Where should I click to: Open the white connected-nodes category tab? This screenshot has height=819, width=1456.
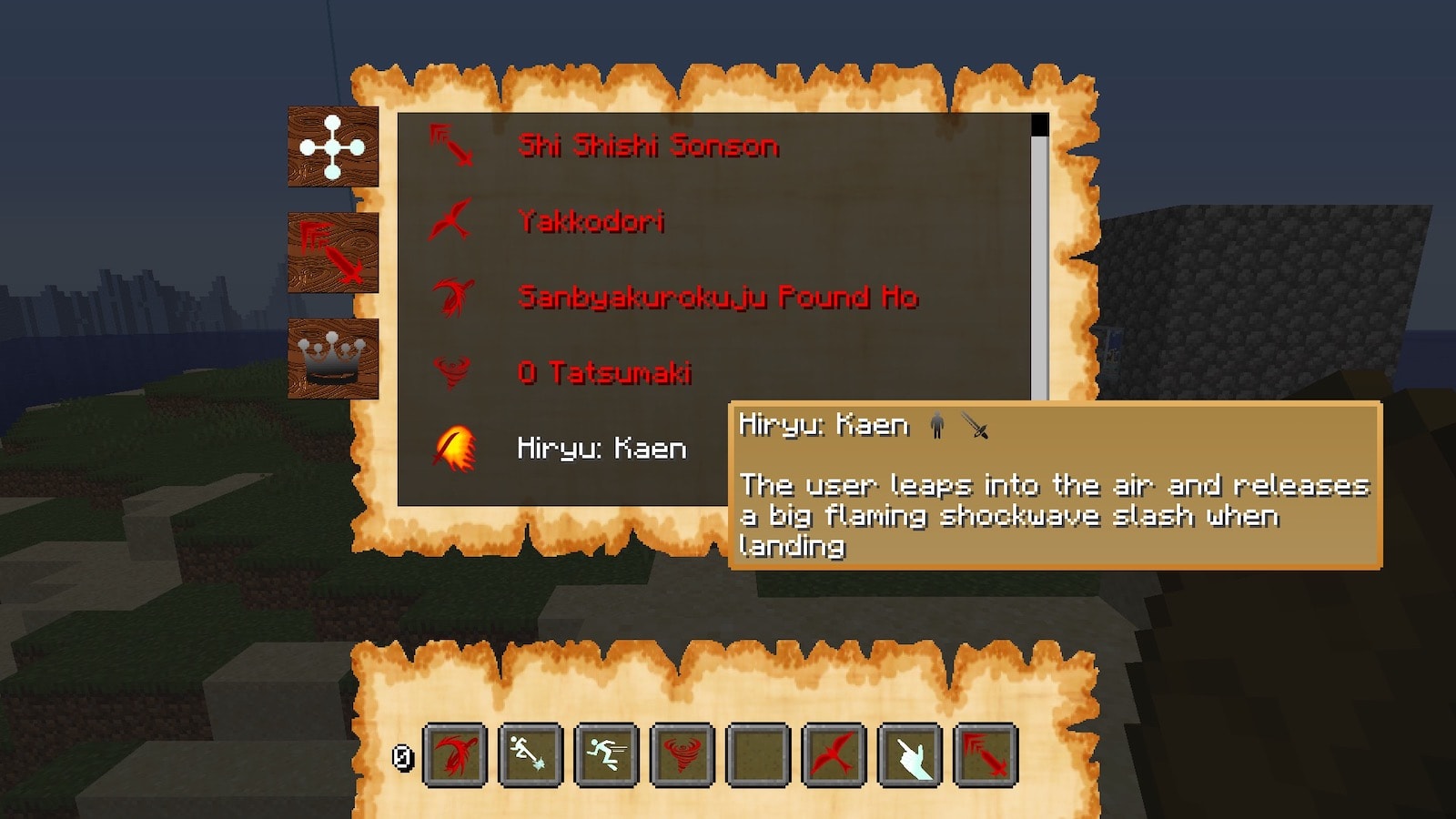pyautogui.click(x=333, y=147)
